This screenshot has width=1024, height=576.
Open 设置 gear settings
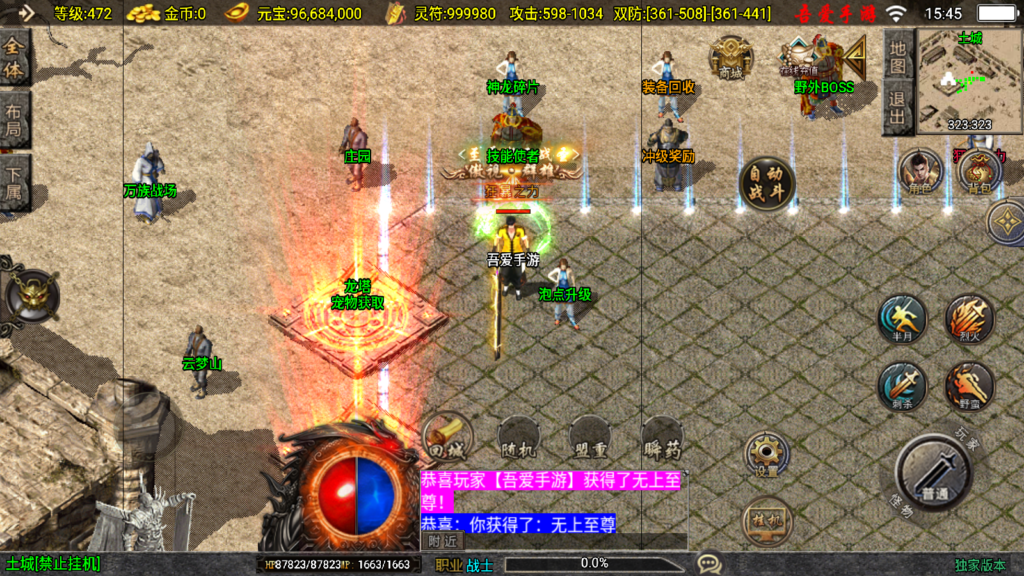click(x=766, y=454)
